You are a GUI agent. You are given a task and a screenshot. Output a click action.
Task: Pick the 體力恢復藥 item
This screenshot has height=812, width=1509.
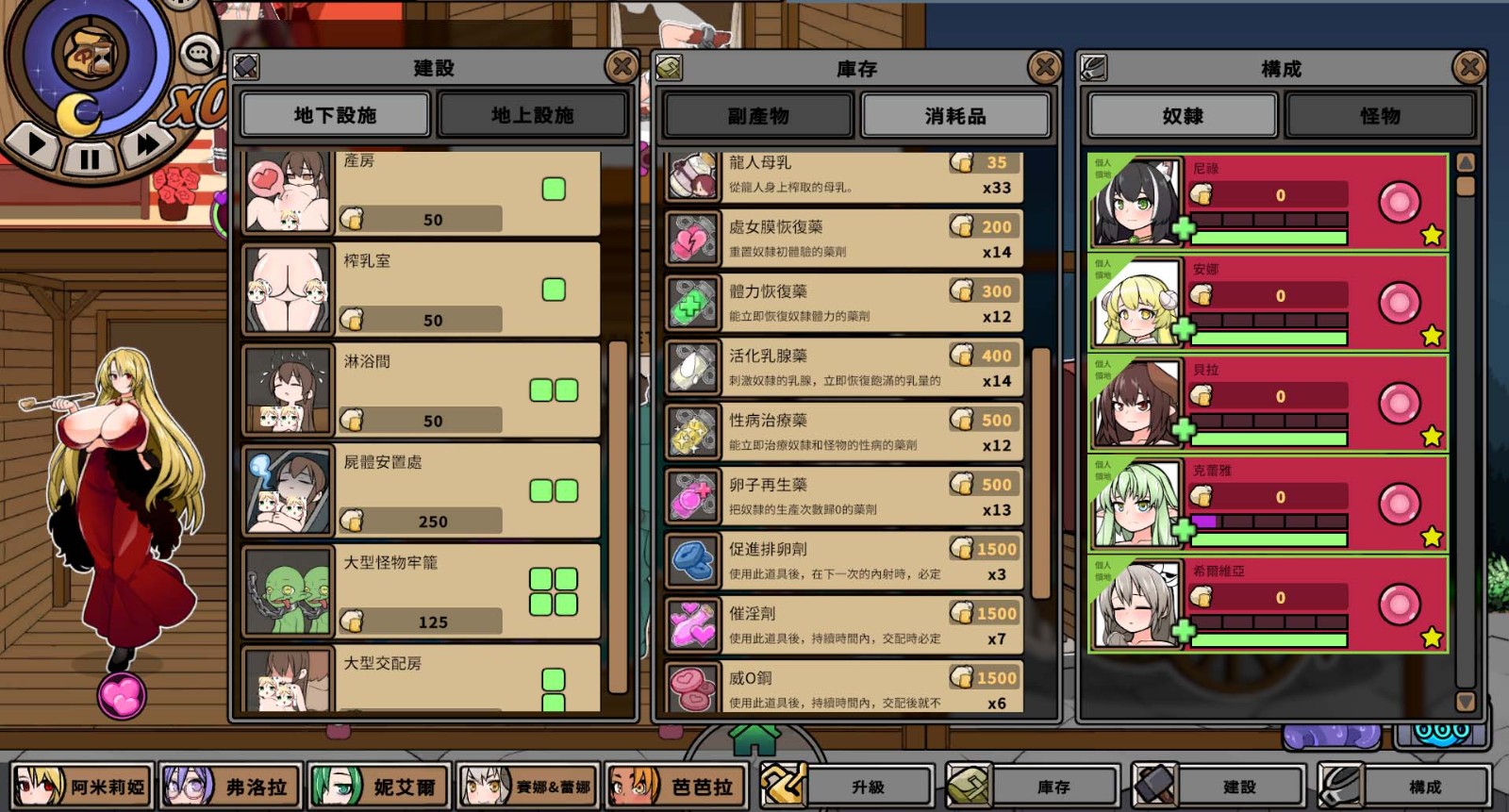tap(843, 303)
